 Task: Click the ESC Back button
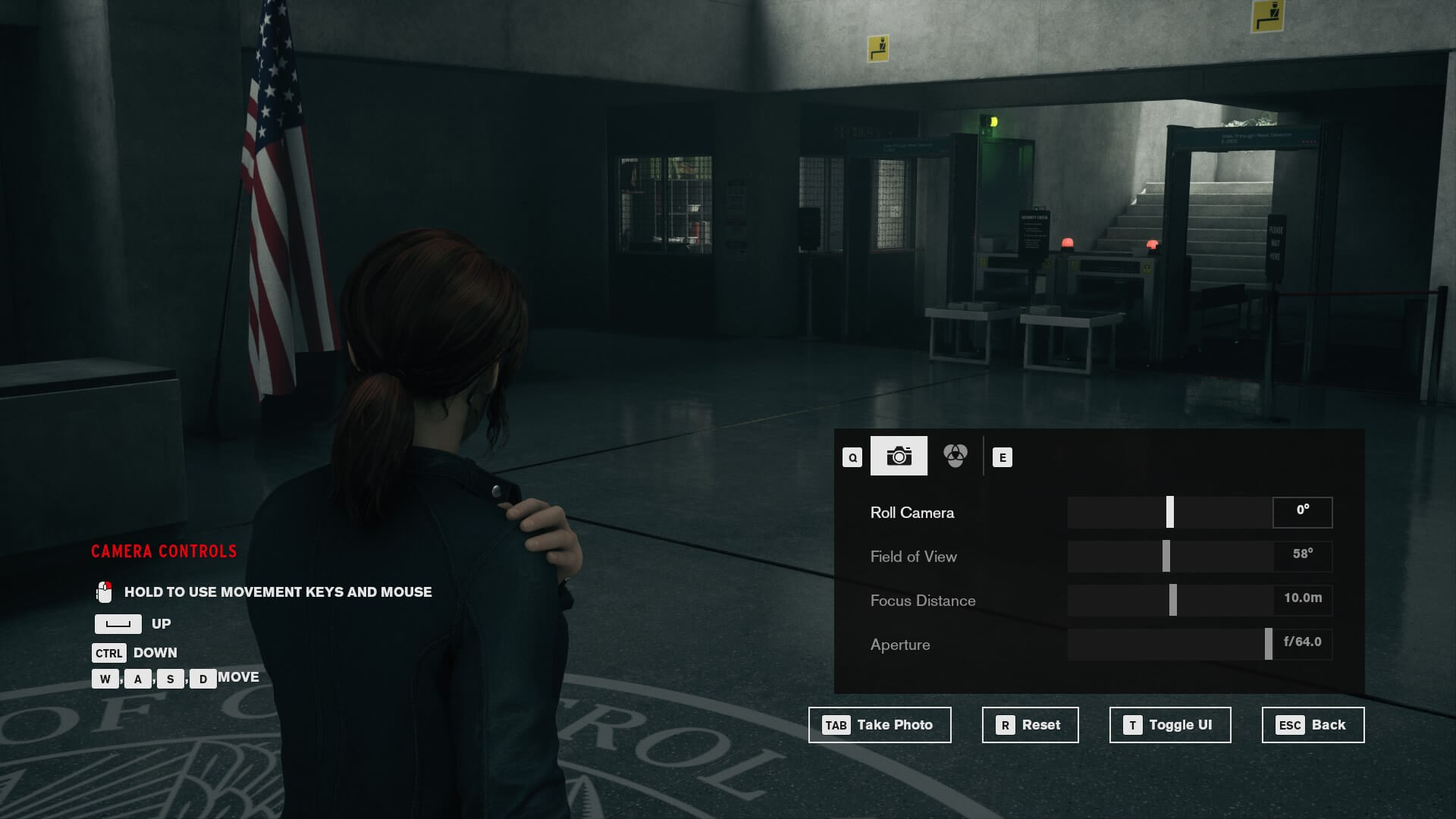(x=1312, y=725)
